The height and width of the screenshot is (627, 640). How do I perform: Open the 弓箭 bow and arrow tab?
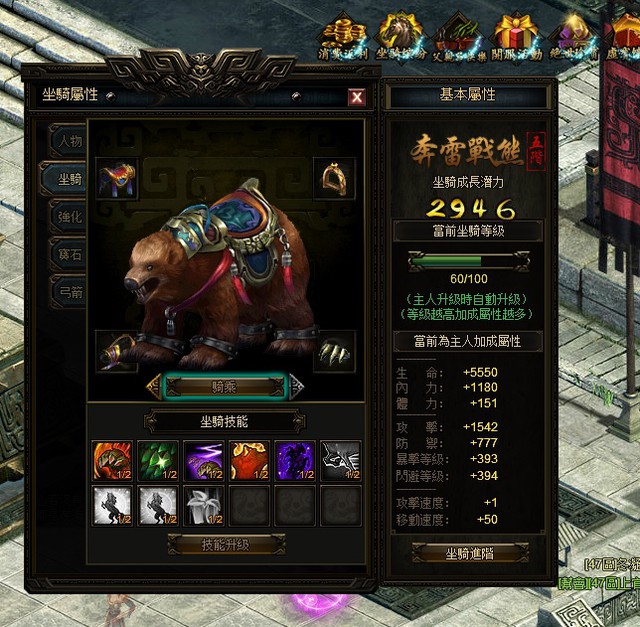tap(69, 292)
